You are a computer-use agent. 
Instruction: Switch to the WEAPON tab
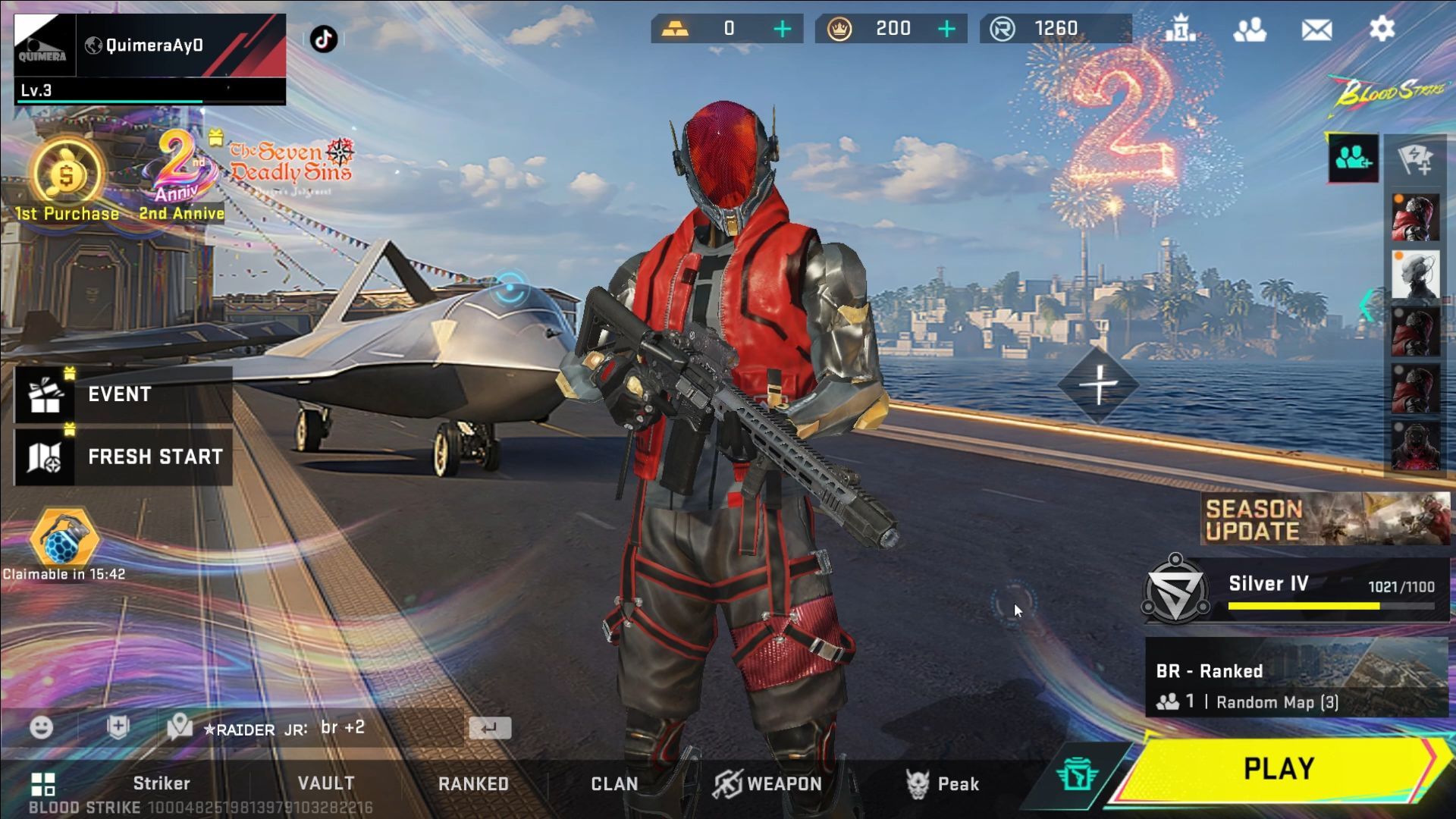coord(767,783)
